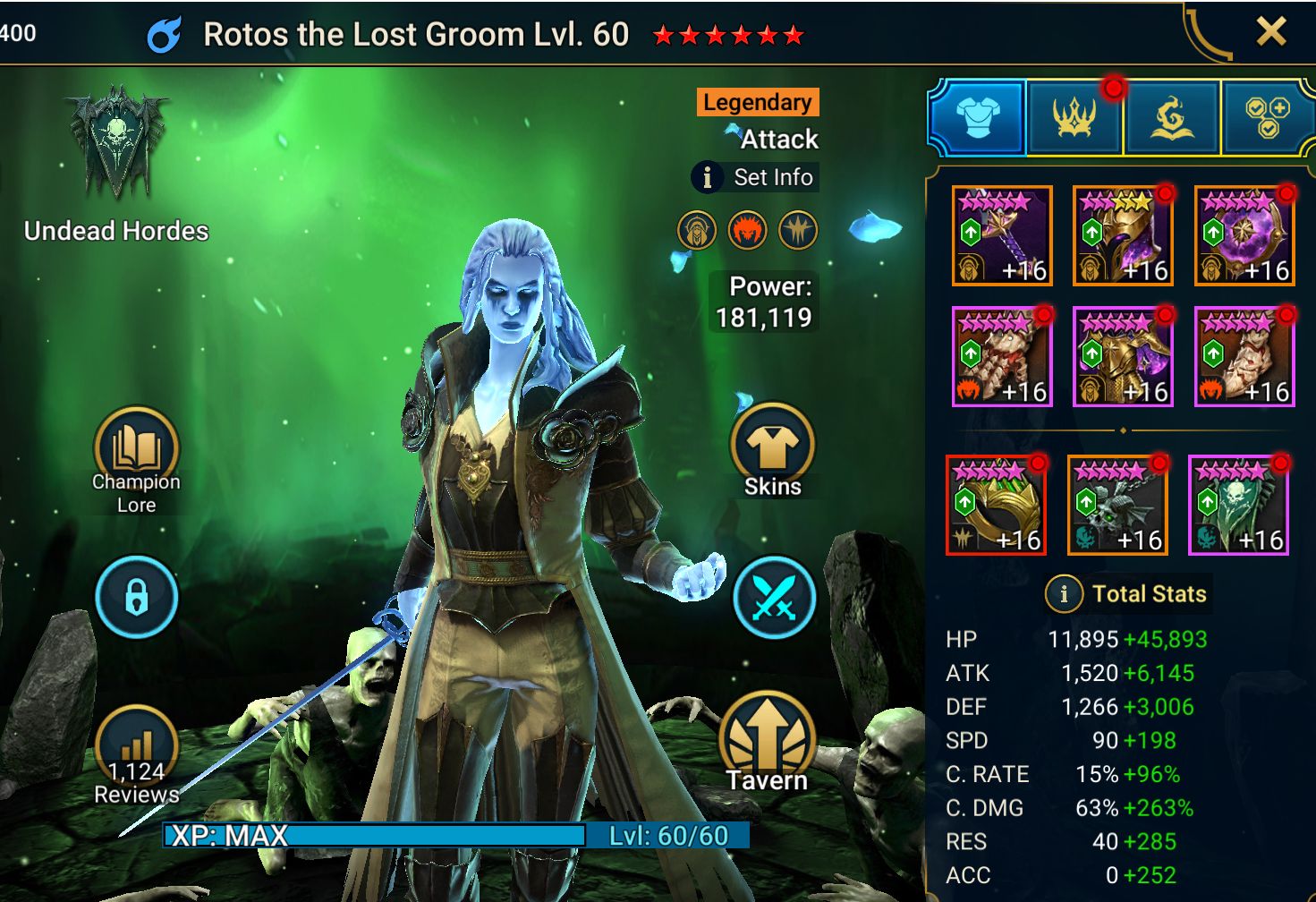Select the equipped amulet slot

[1117, 505]
